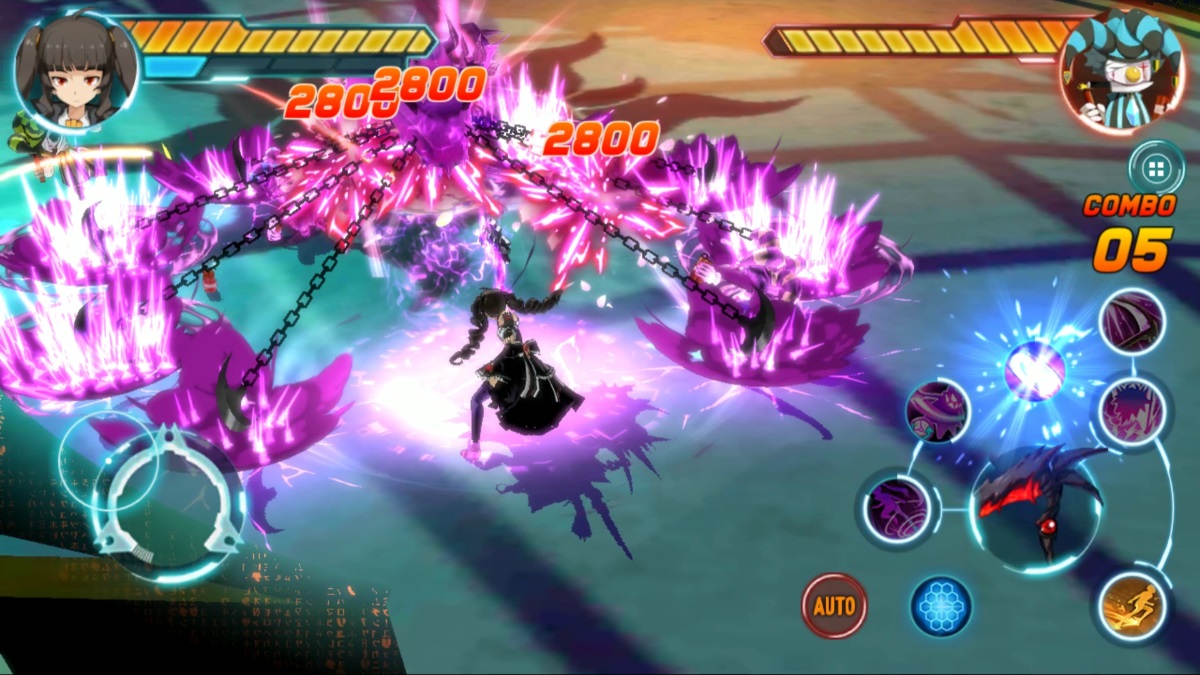
Task: Cast the pink spiky burst skill
Action: coord(1132,411)
